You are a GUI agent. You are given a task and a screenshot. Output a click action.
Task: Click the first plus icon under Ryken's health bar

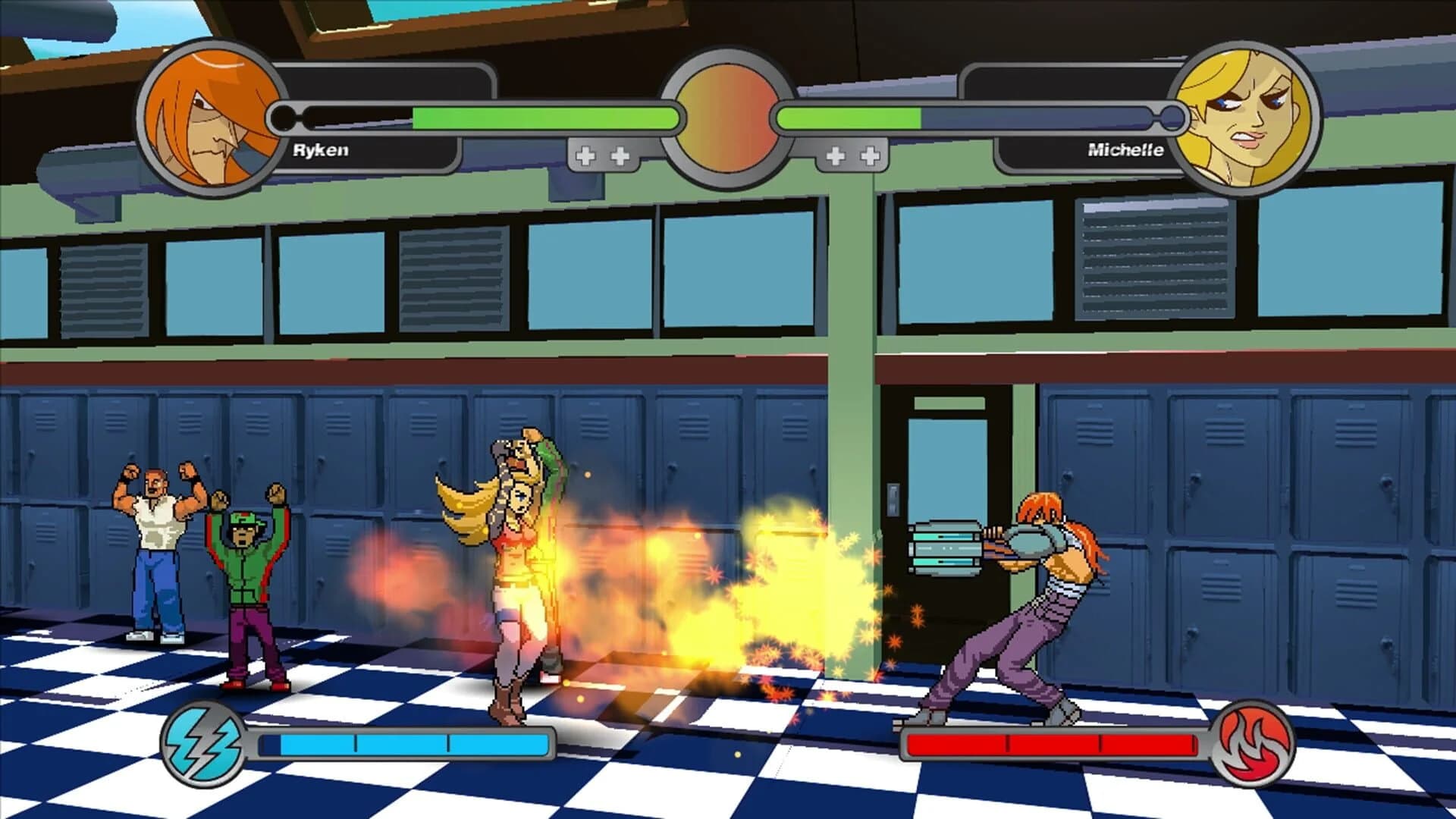585,155
